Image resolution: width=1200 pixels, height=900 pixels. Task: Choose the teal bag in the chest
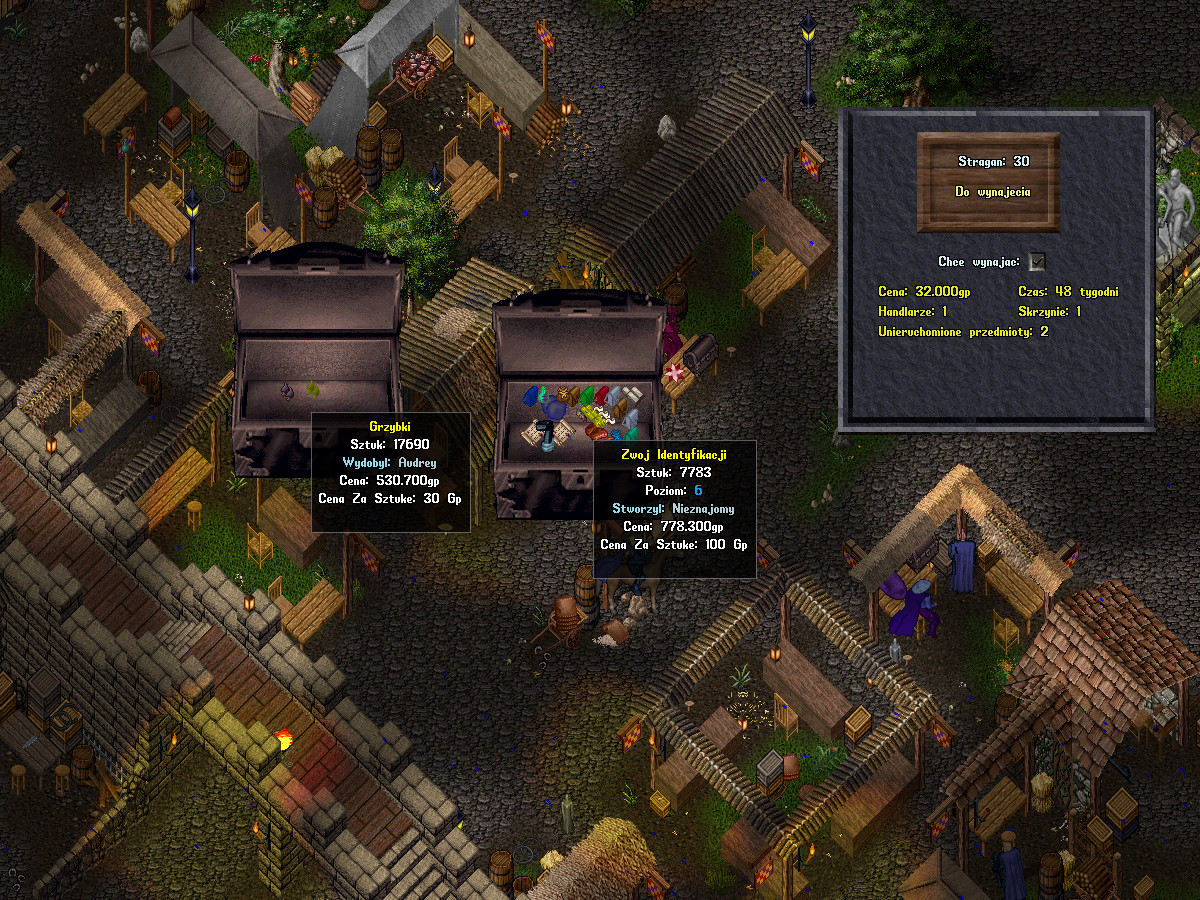click(x=632, y=435)
